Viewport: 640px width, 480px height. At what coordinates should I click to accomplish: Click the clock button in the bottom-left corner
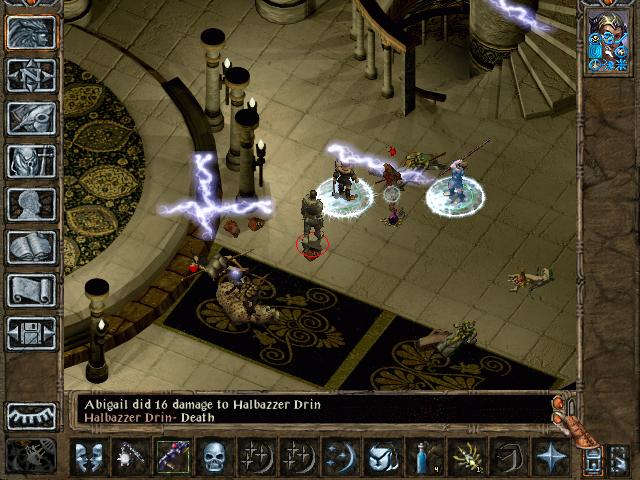pyautogui.click(x=30, y=457)
